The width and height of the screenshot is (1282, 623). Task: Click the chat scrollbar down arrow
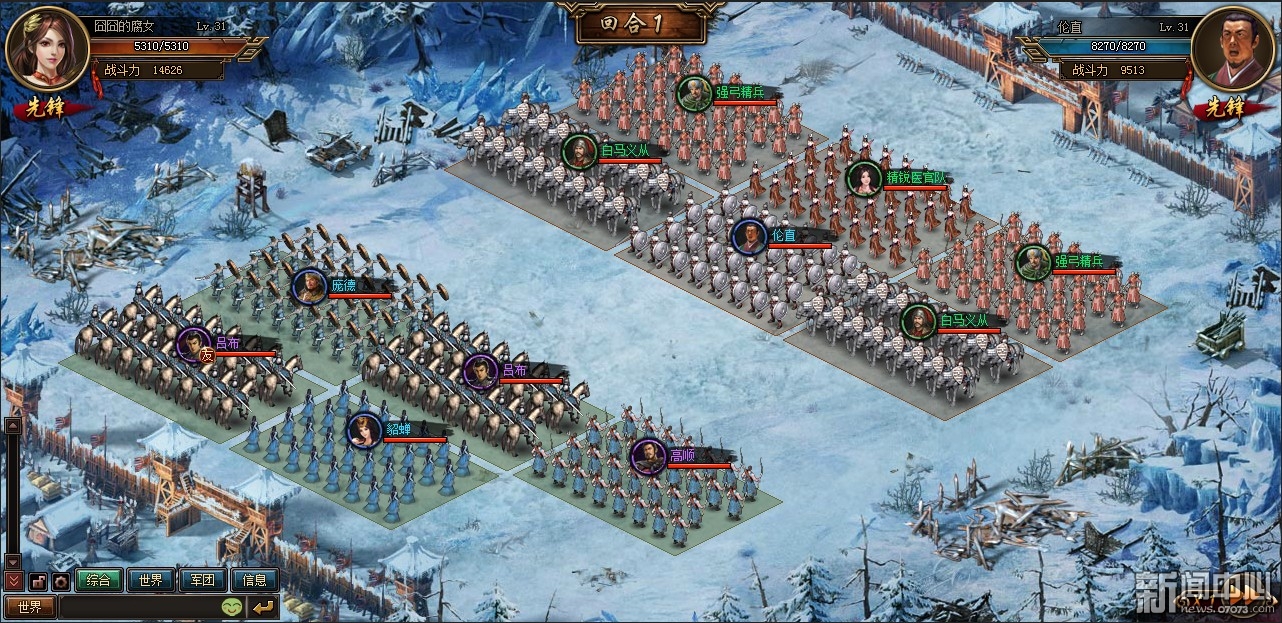[13, 561]
